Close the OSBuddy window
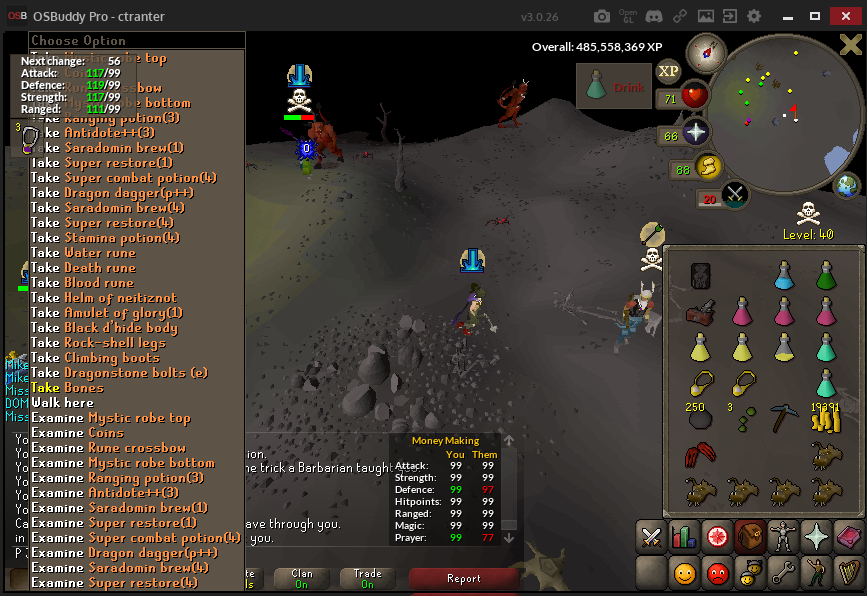 (x=850, y=16)
